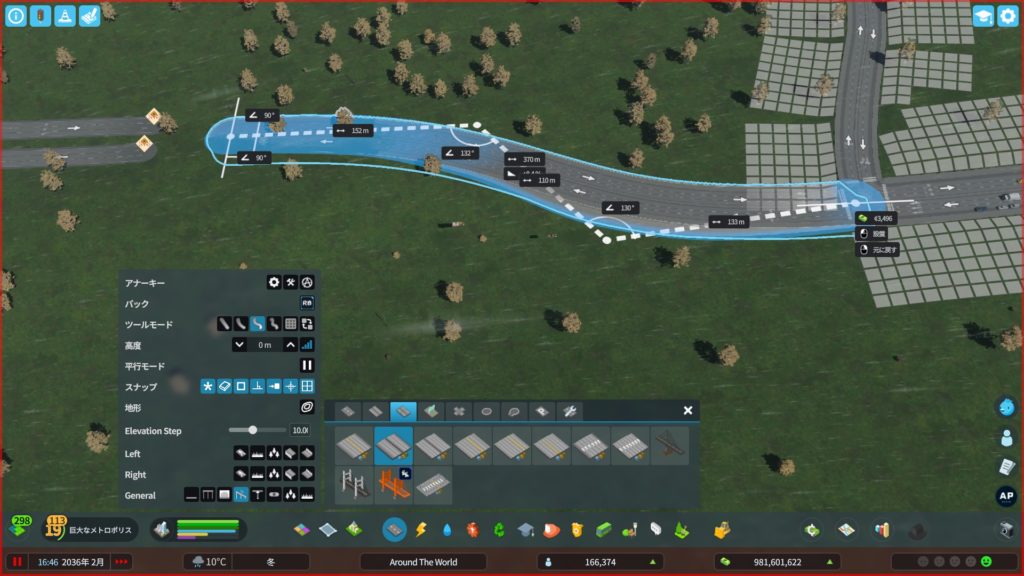The width and height of the screenshot is (1024, 576).
Task: Open the game settings gear menu
Action: tap(1007, 16)
